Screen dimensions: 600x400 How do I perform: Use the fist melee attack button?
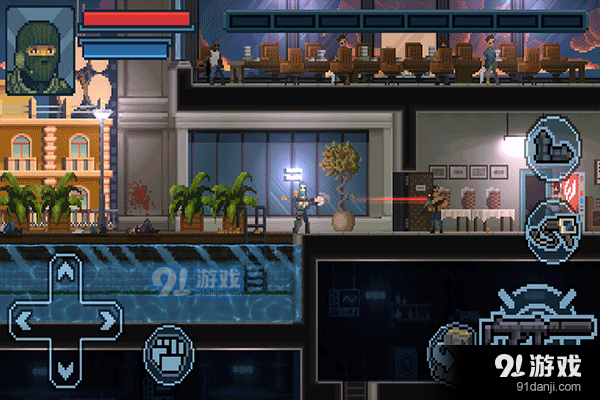(167, 351)
